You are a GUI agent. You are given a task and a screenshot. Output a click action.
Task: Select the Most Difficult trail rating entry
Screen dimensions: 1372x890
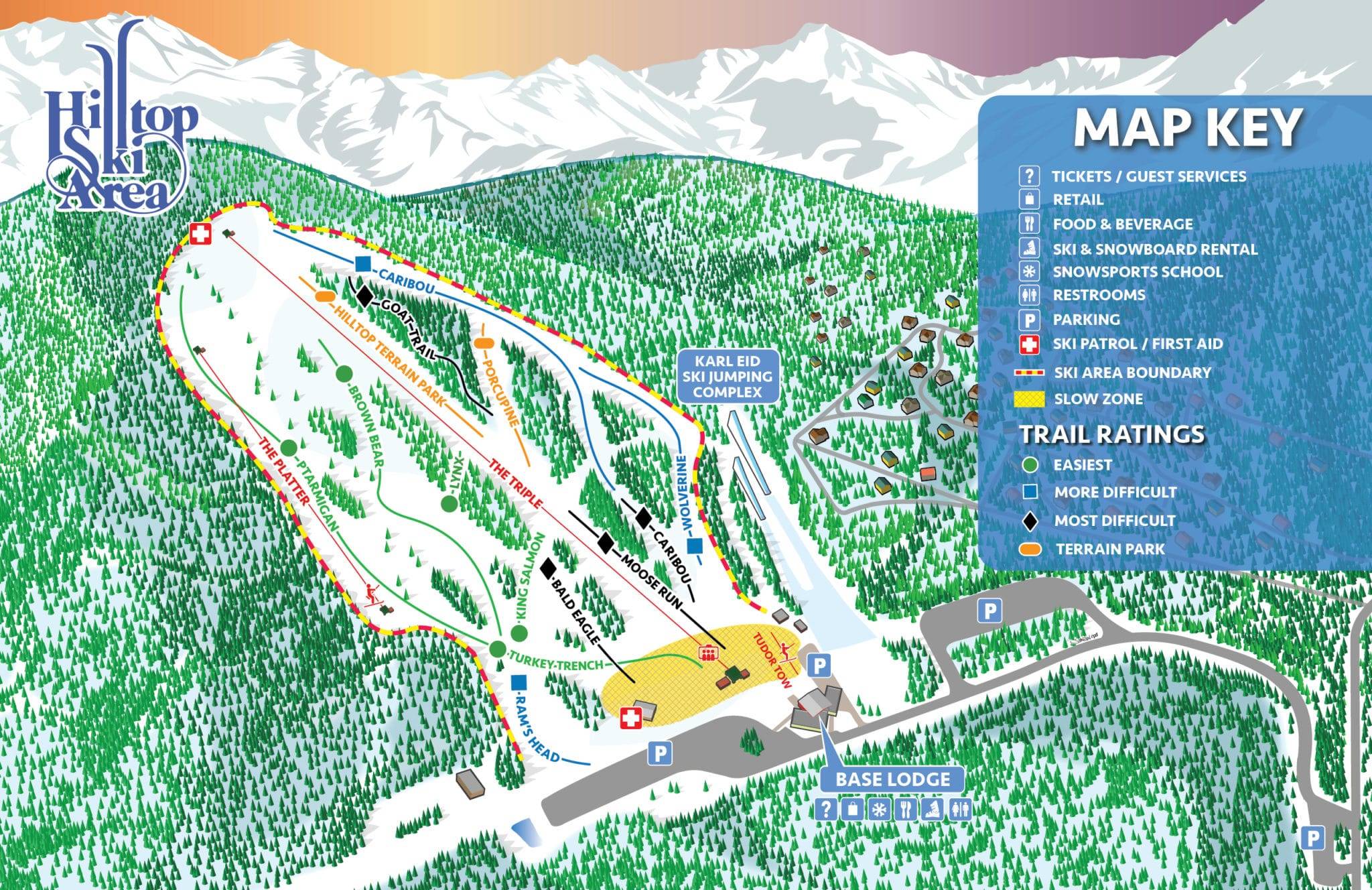click(1114, 520)
